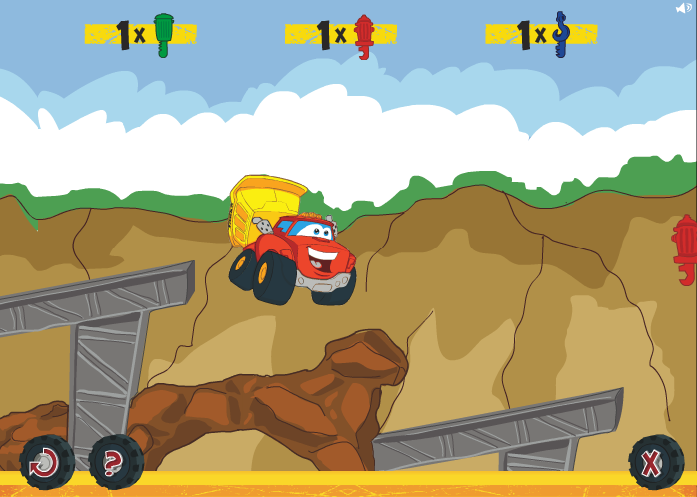This screenshot has height=497, width=697.
Task: Restart the level with the arrow tire button
Action: pyautogui.click(x=46, y=462)
